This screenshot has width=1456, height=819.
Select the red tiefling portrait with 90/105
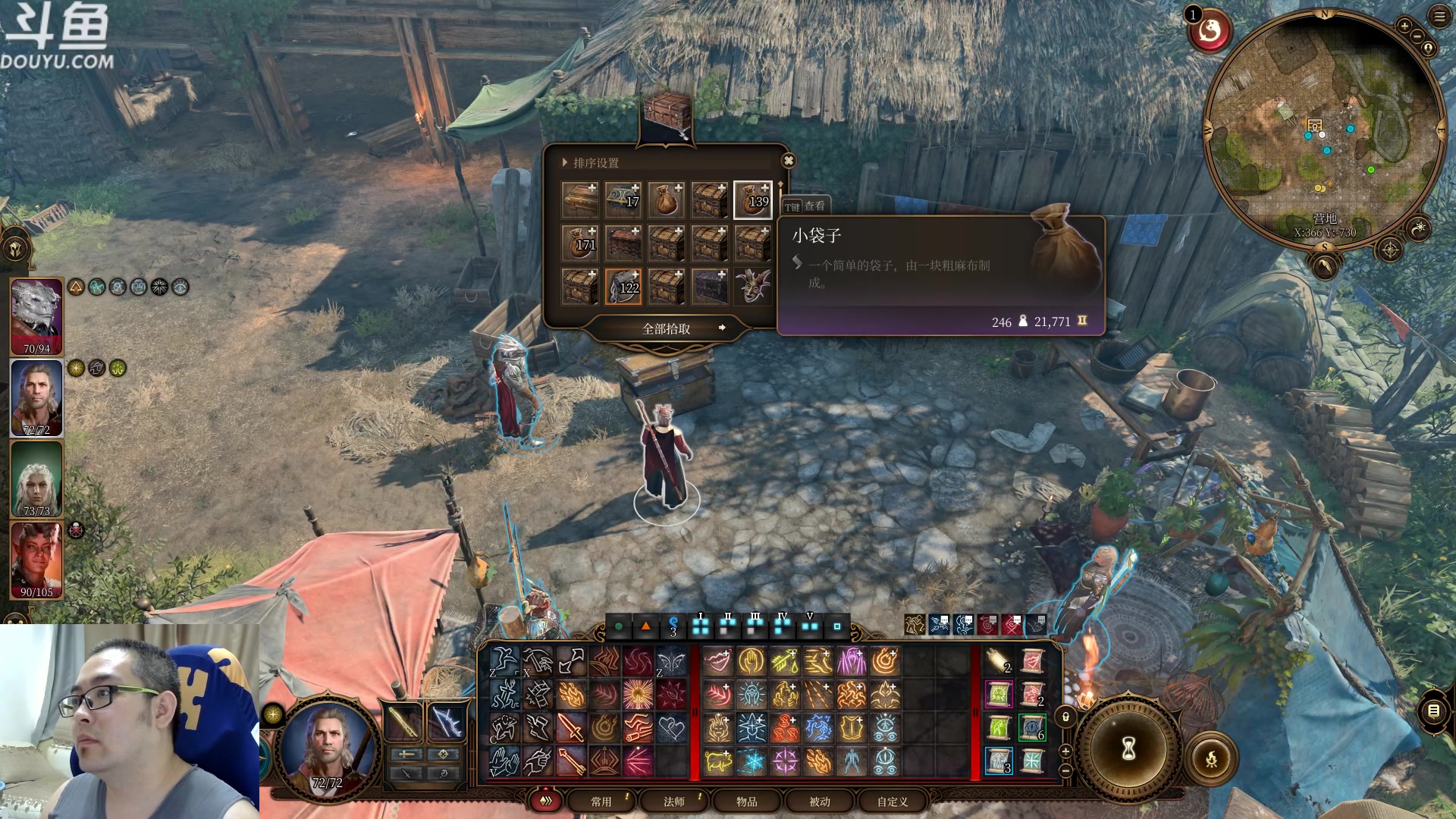pos(36,560)
